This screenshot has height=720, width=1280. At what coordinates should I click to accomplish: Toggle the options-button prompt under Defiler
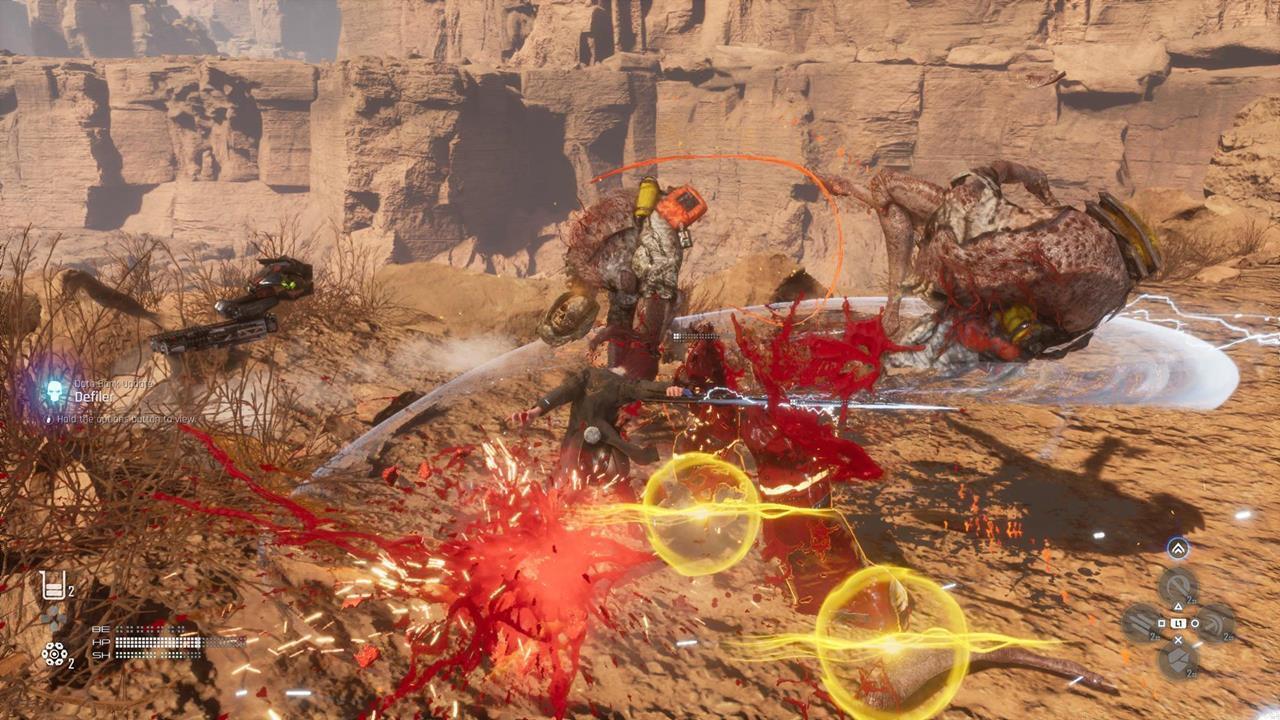pos(49,419)
